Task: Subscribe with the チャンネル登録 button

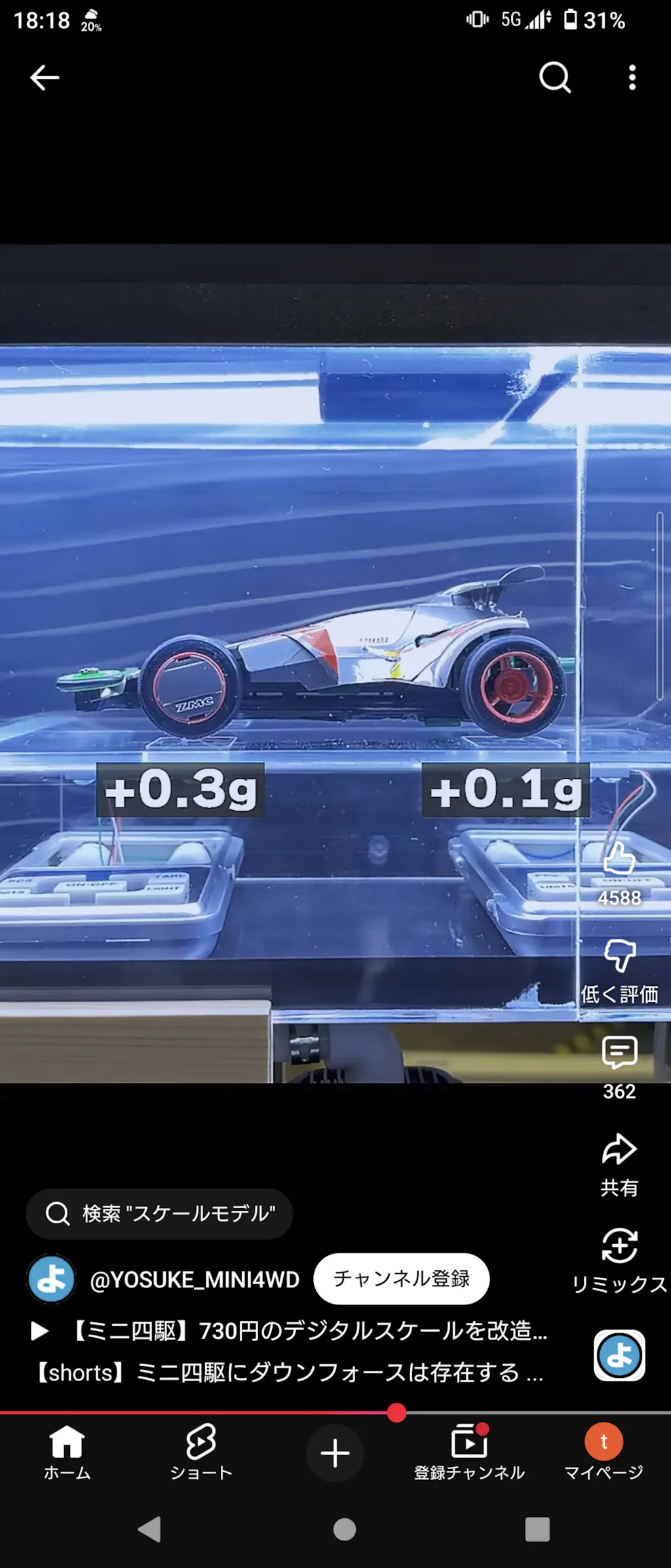Action: (x=401, y=1278)
